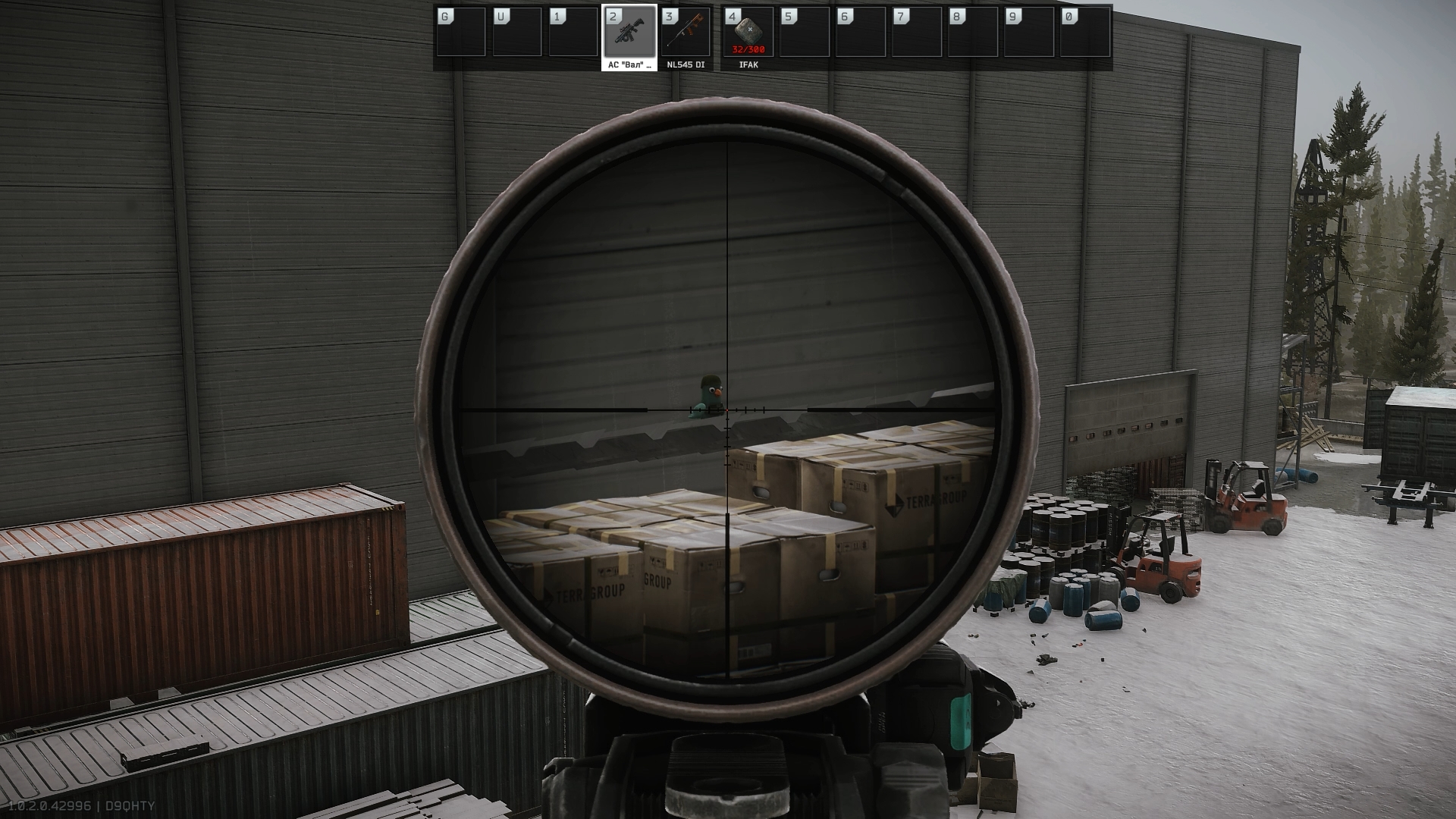Use the IFAK medkit in slot 4
The height and width of the screenshot is (819, 1456).
[x=748, y=32]
